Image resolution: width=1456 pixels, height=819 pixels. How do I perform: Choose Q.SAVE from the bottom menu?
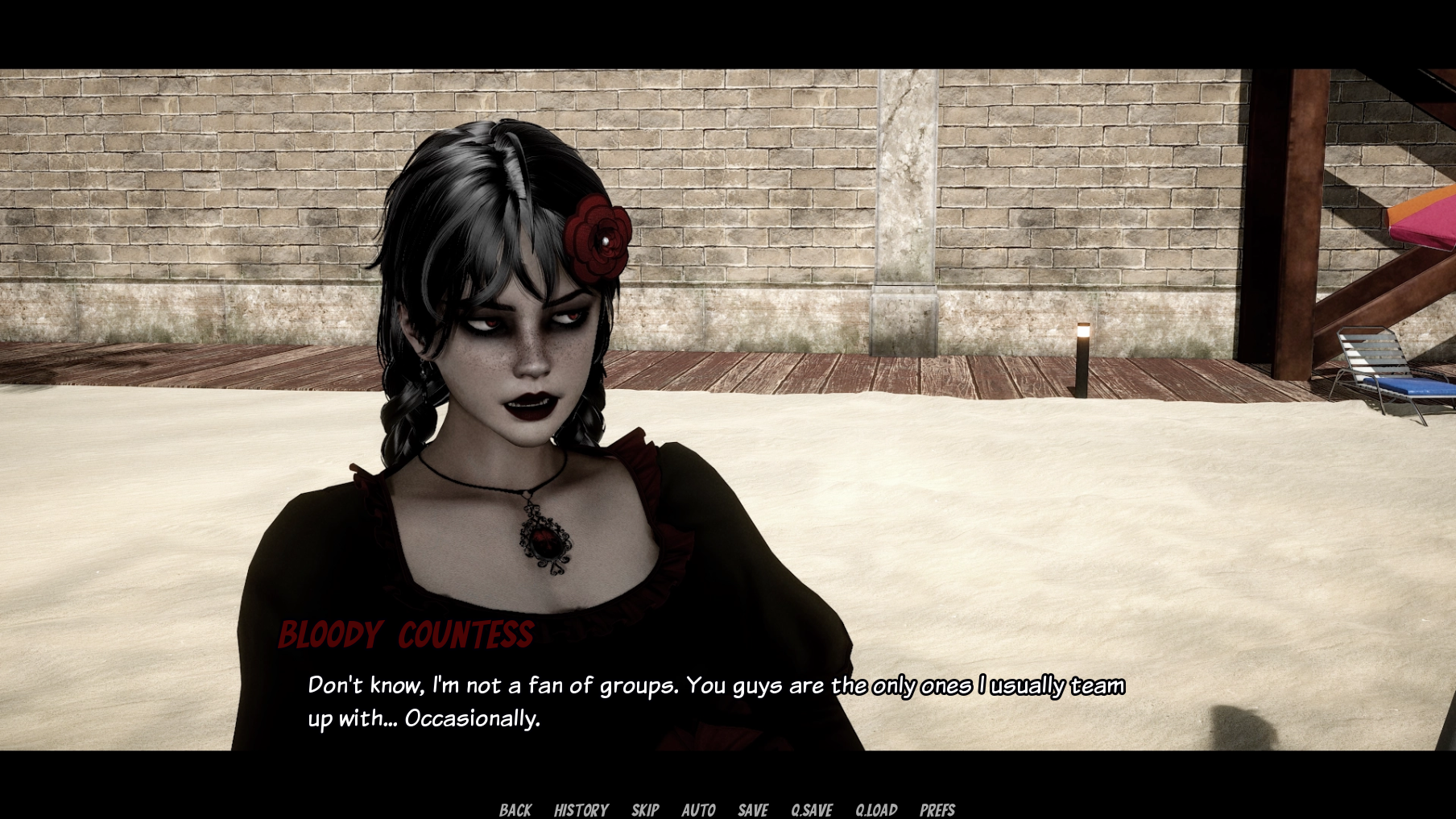point(811,810)
